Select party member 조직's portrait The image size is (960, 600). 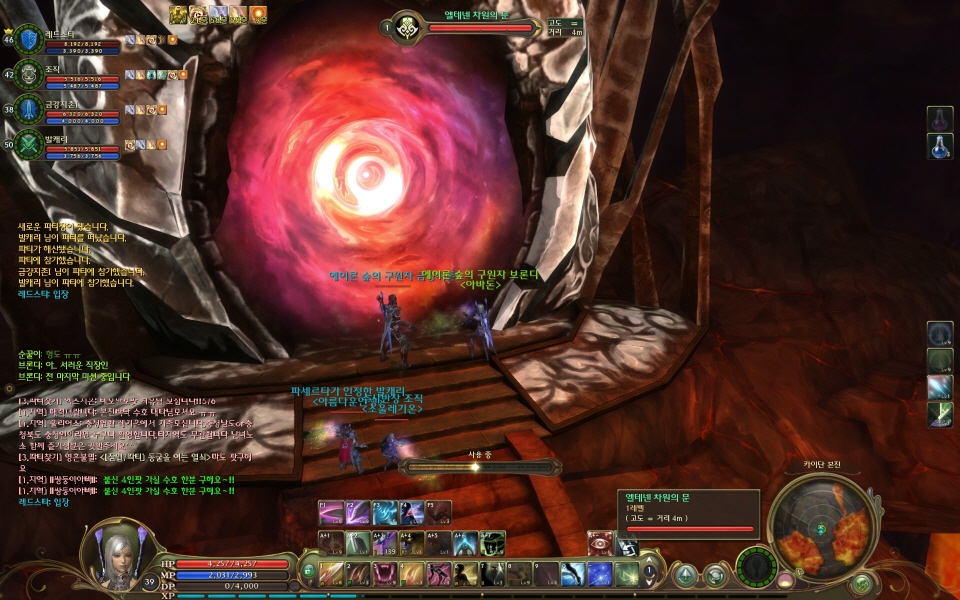point(30,74)
